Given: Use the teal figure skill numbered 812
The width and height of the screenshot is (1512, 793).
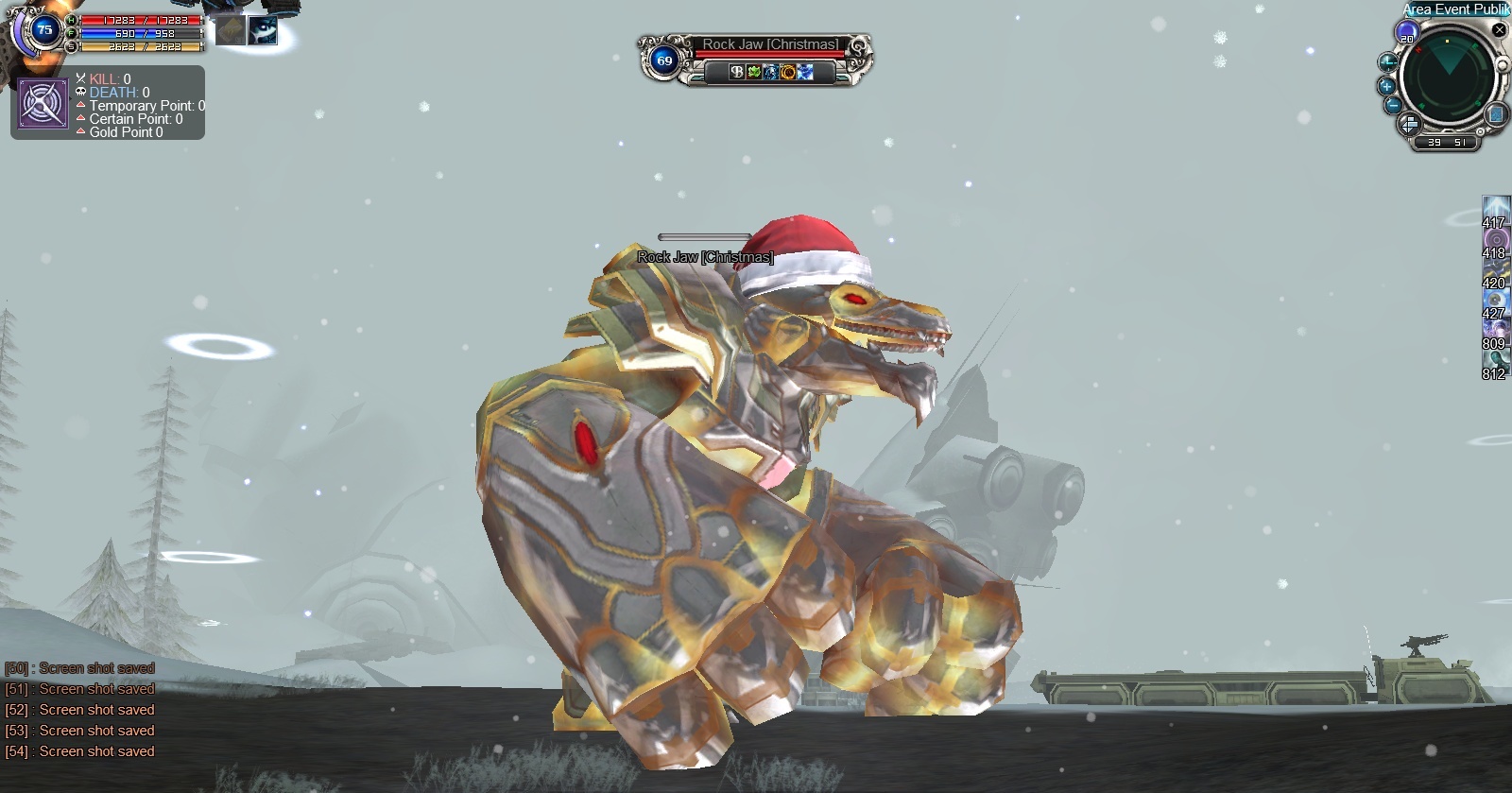Looking at the screenshot, I should click(x=1495, y=361).
